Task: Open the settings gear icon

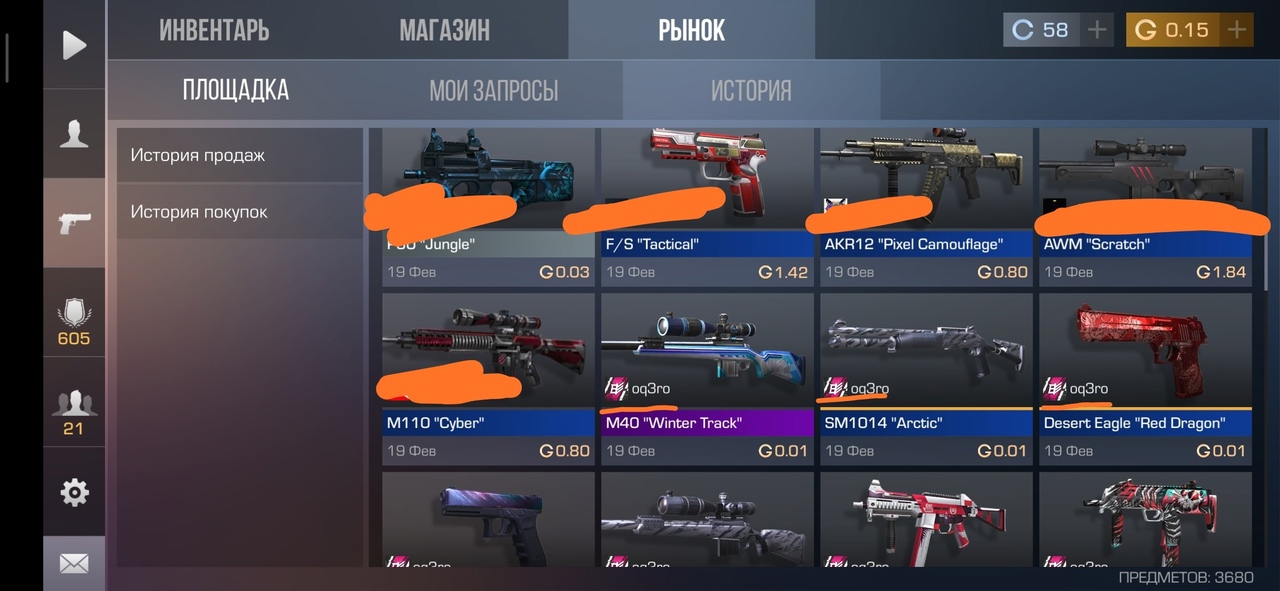Action: pyautogui.click(x=74, y=492)
